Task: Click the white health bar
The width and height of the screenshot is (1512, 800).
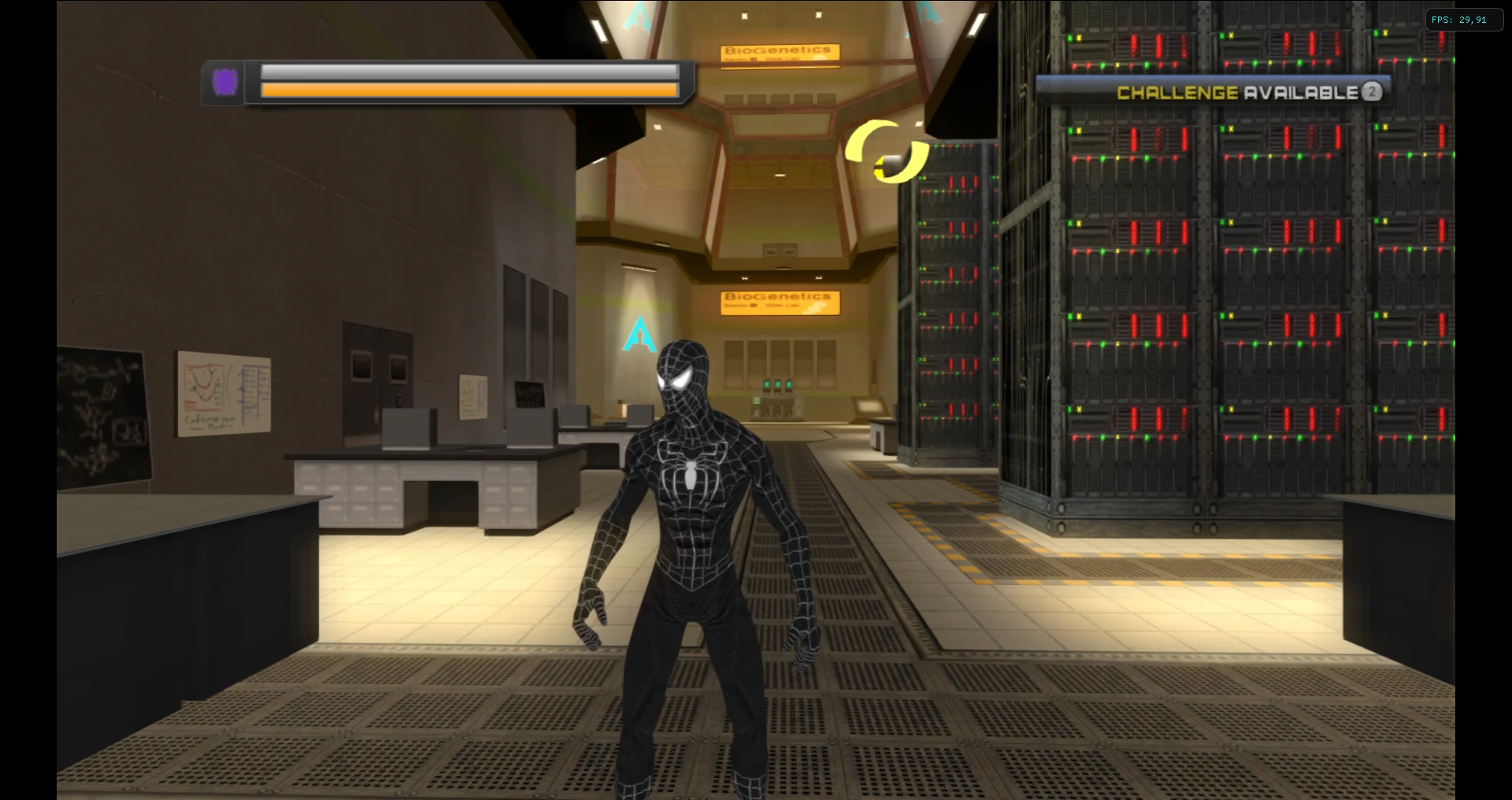Action: 469,73
